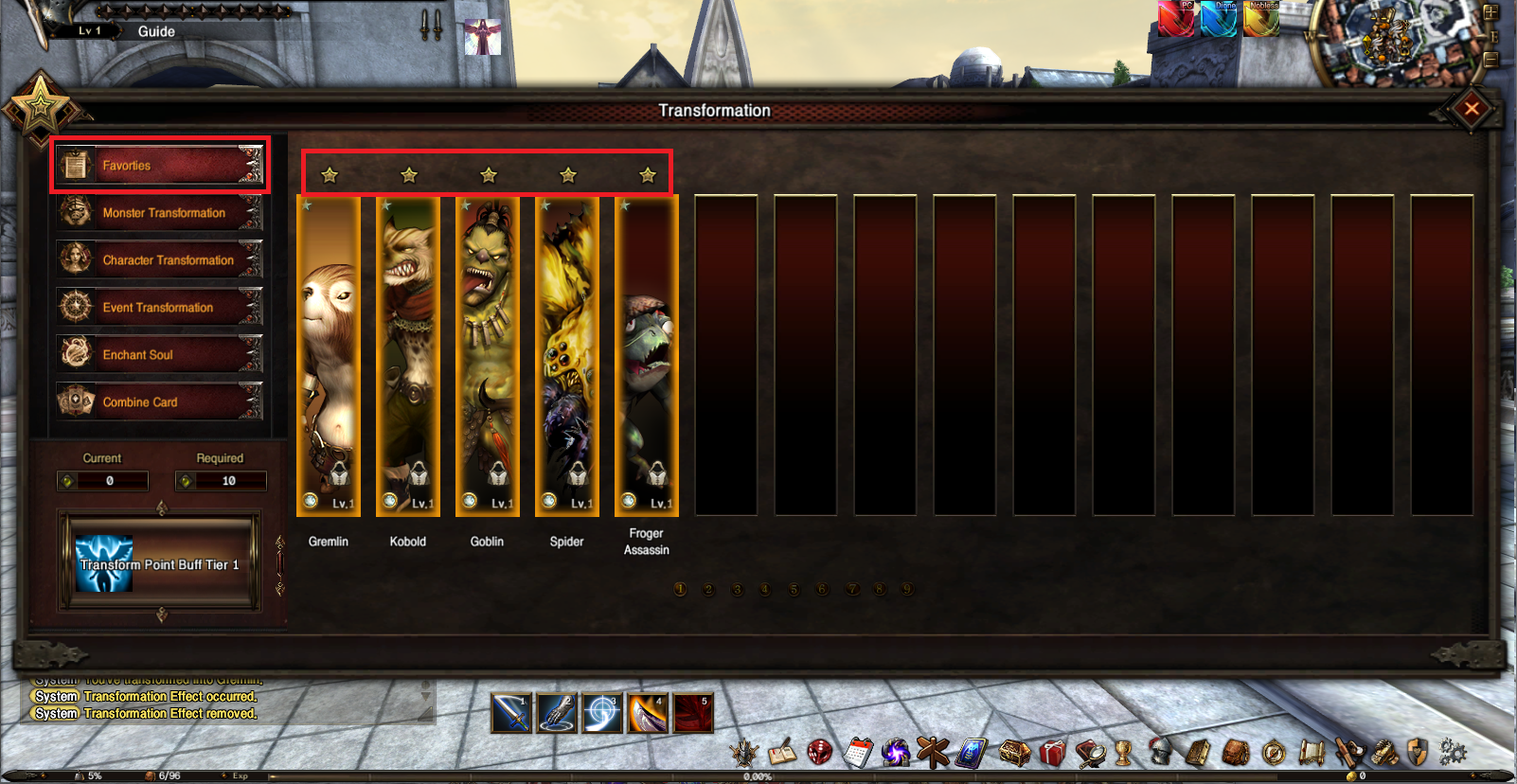Select the Gremlin transformation card
The image size is (1517, 784).
pos(329,355)
